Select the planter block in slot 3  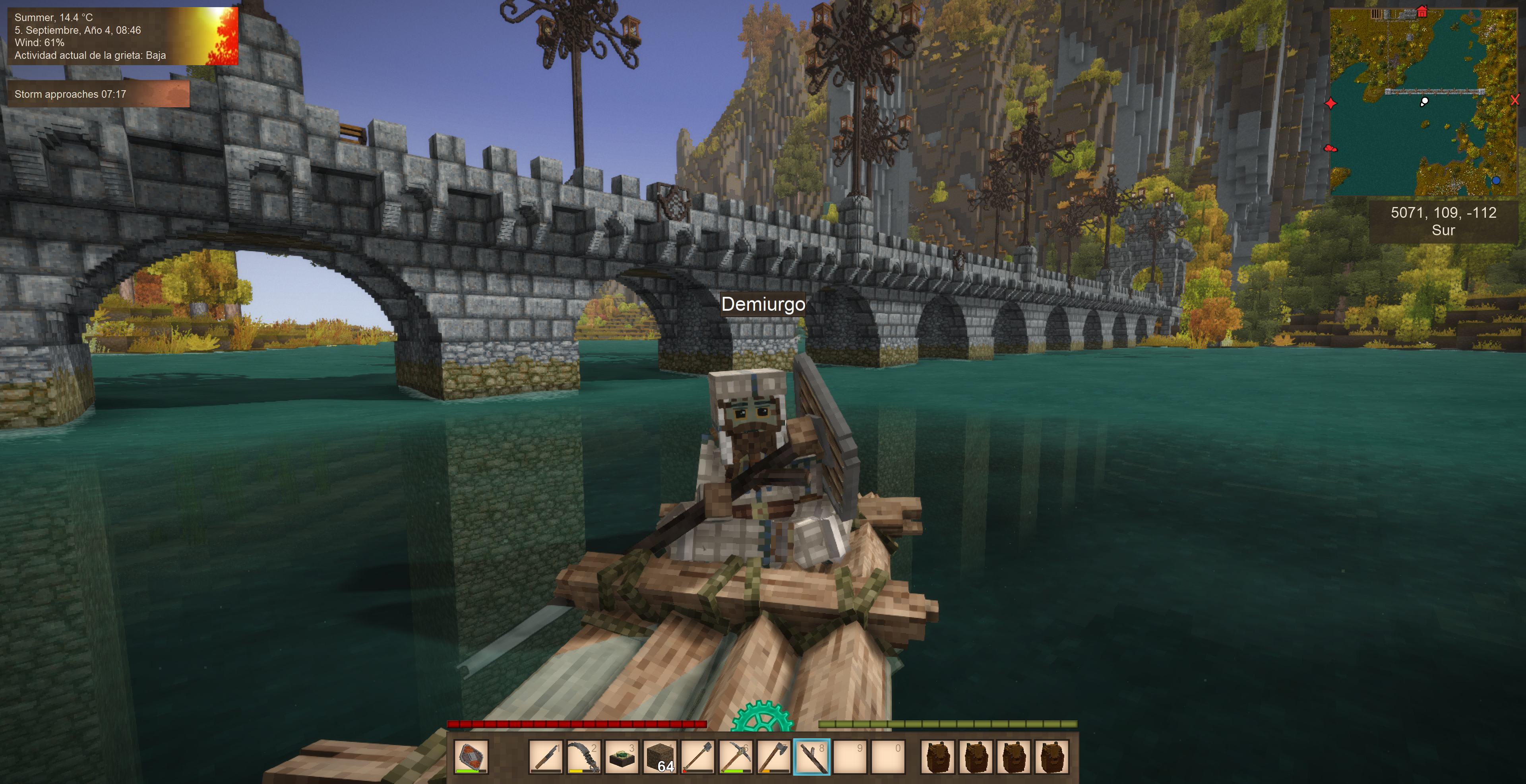pos(622,757)
